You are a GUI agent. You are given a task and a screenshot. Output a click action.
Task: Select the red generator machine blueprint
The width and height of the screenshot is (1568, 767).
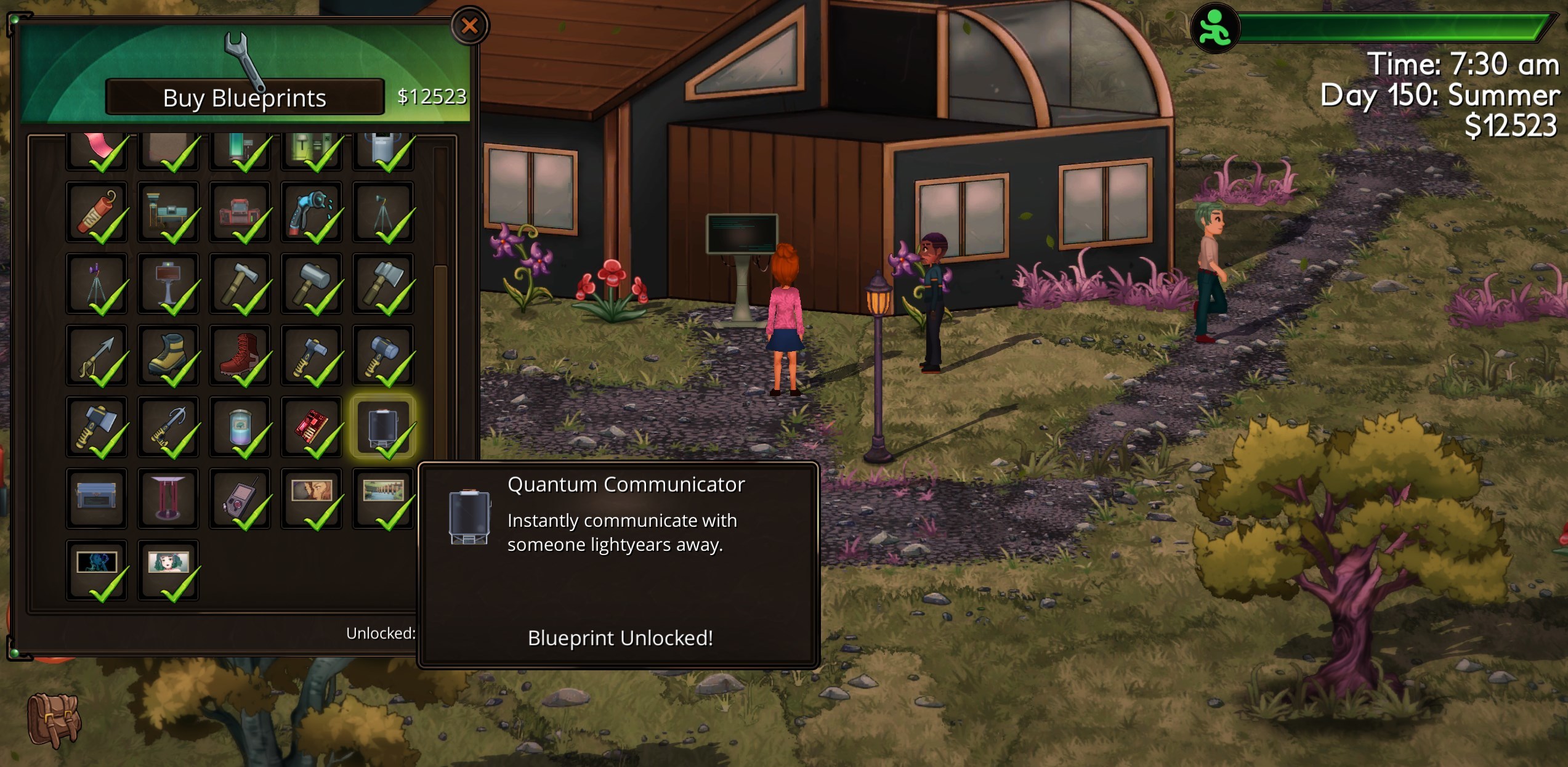tap(240, 213)
